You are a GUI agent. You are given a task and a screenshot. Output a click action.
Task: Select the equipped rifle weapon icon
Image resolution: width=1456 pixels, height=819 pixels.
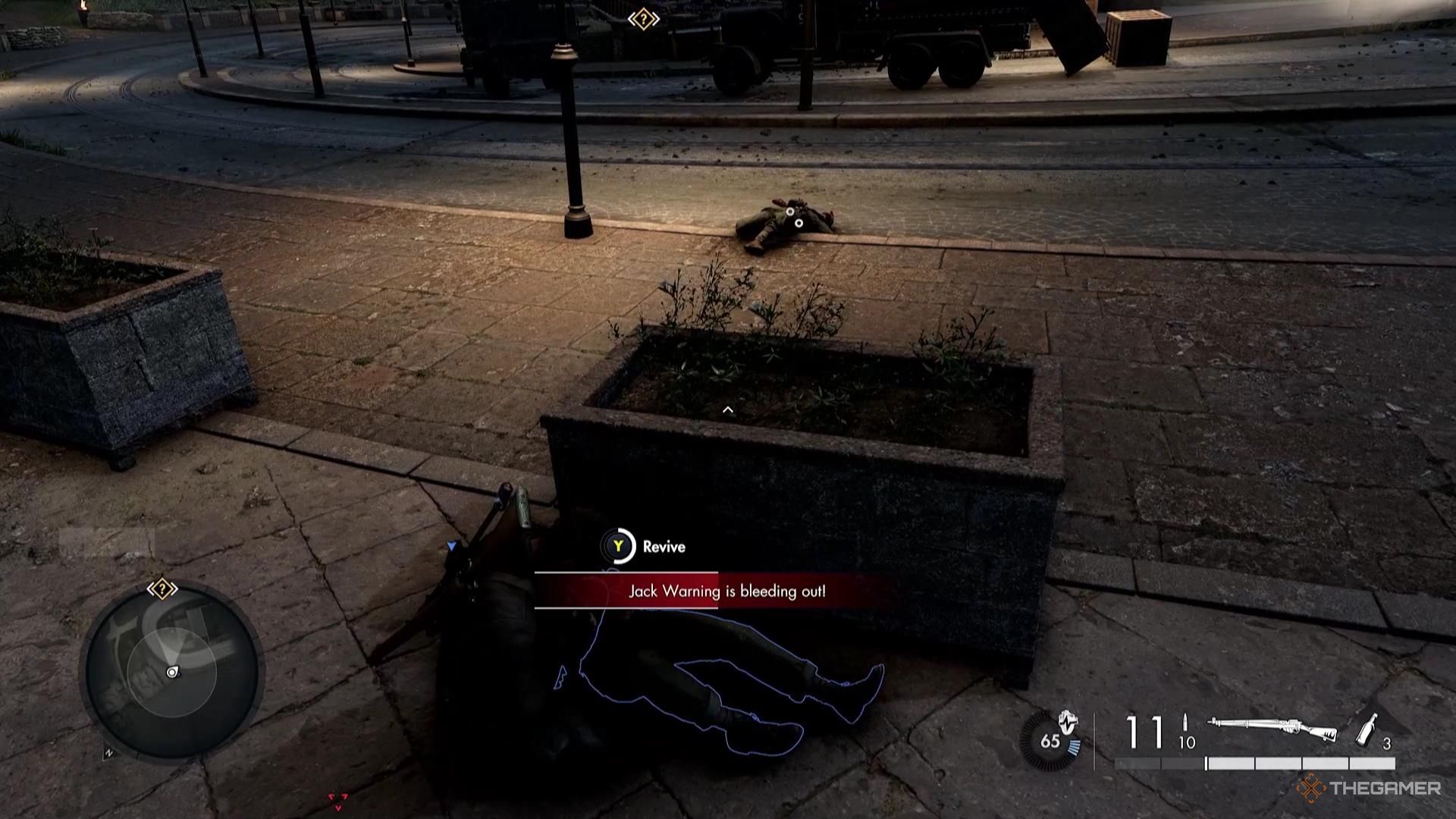click(x=1272, y=730)
